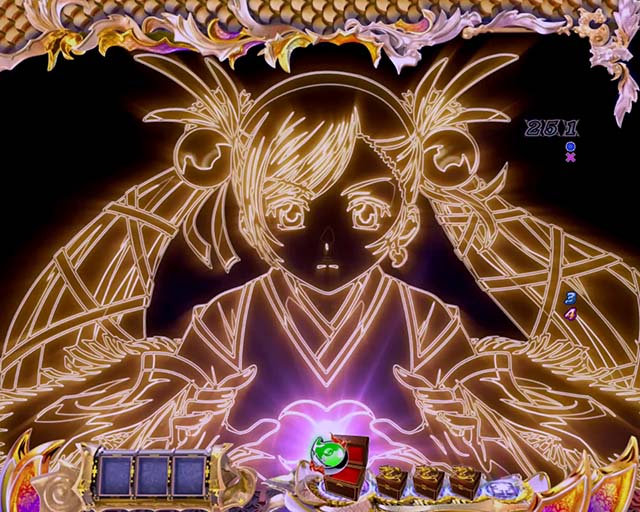The width and height of the screenshot is (640, 512).
Task: Click the three-panel blue slot frame
Action: point(151,474)
